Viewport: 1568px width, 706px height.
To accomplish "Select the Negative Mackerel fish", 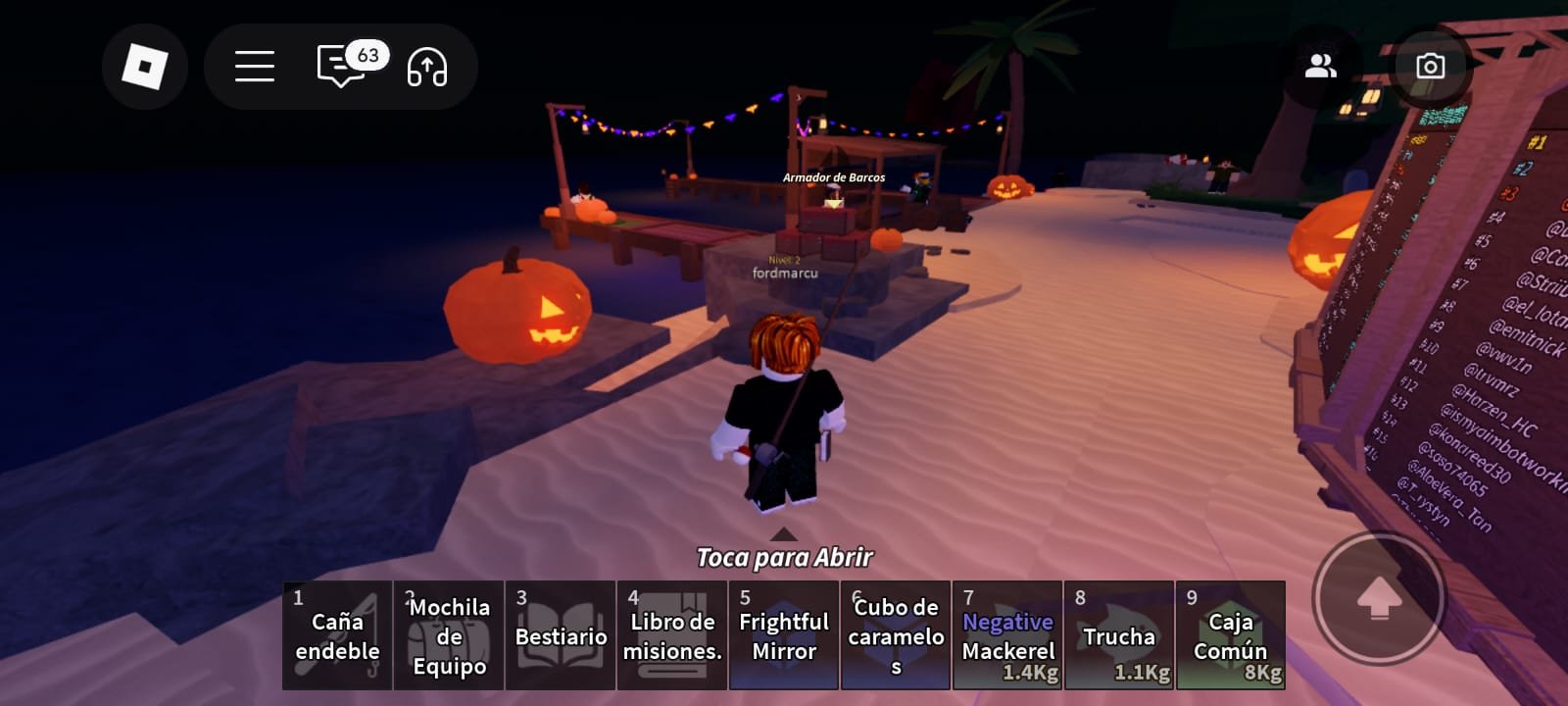I will tap(1007, 635).
